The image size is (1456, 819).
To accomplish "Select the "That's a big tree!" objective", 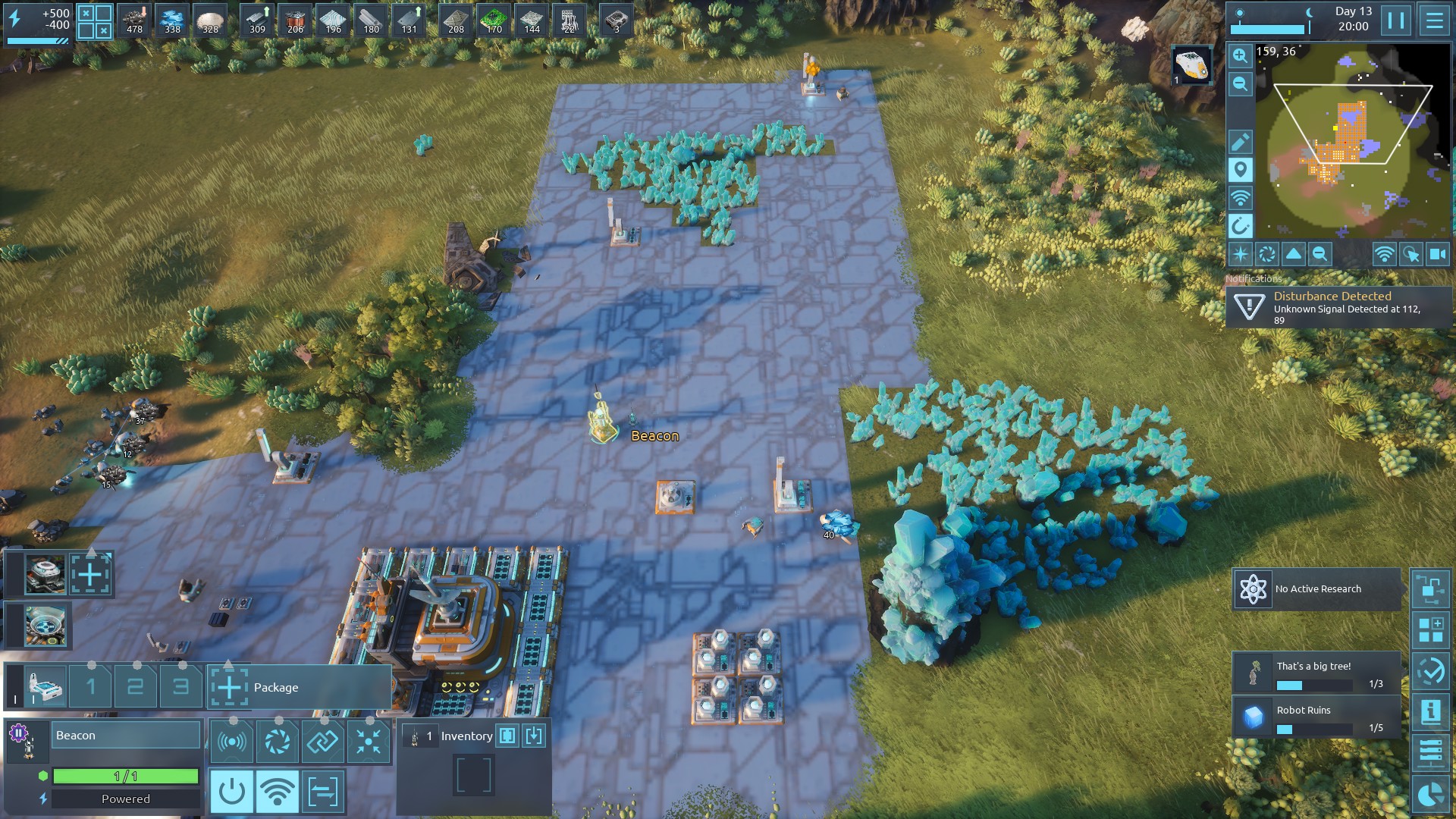I will [x=1317, y=673].
